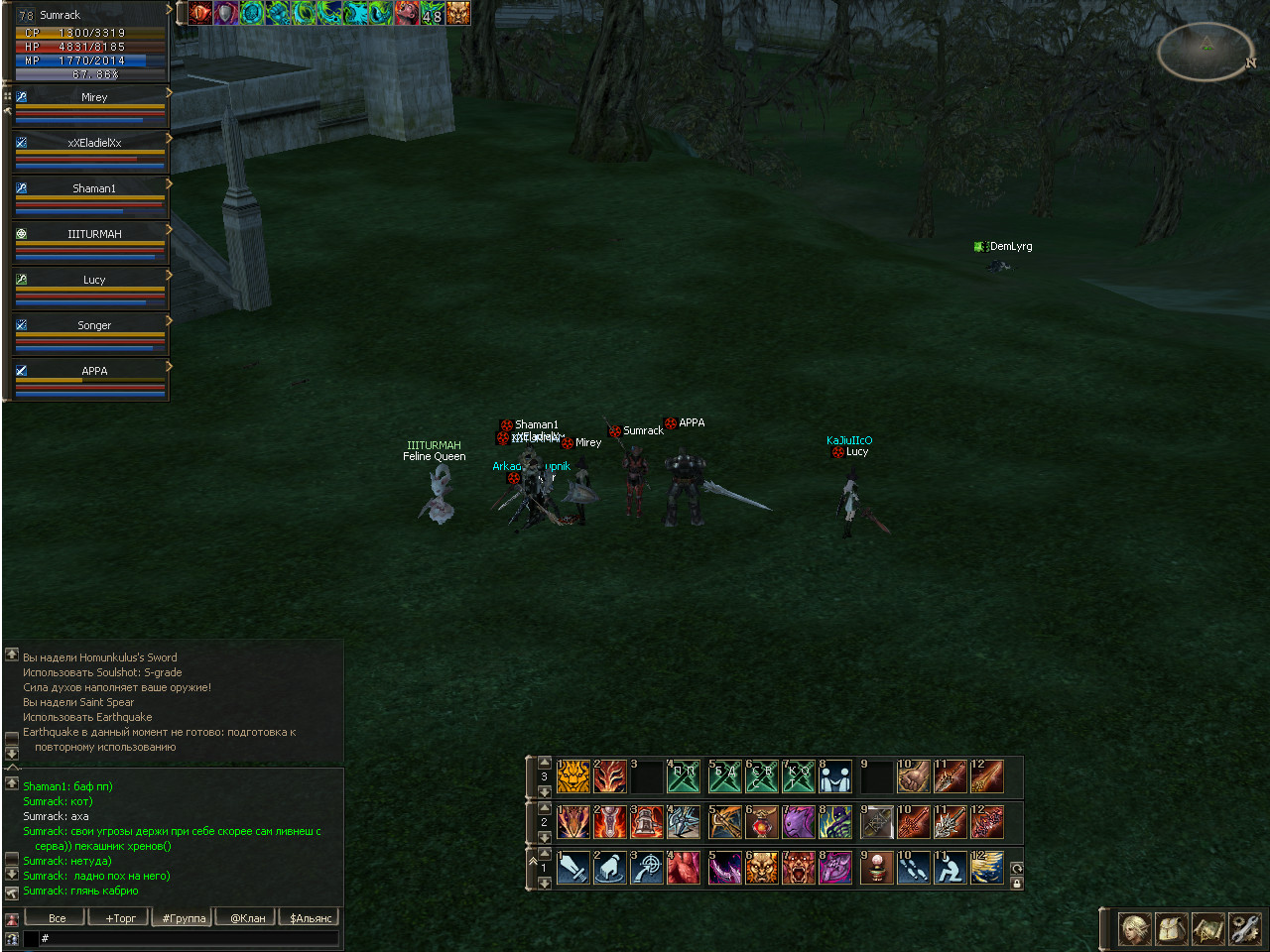1270x952 pixels.
Task: Select party member Mirey
Action: (x=93, y=97)
